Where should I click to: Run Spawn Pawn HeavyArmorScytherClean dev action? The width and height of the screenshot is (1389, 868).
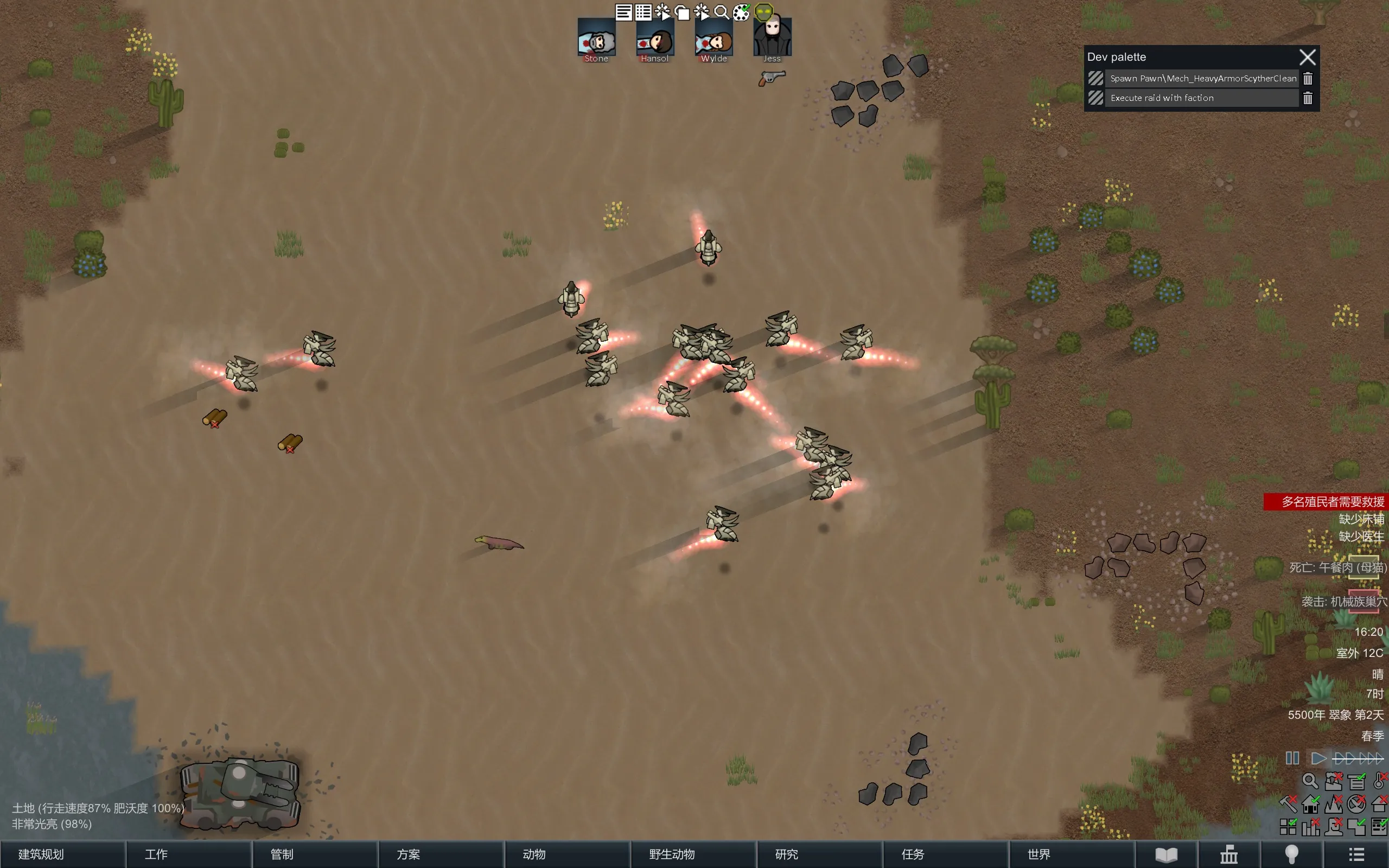coord(1202,79)
